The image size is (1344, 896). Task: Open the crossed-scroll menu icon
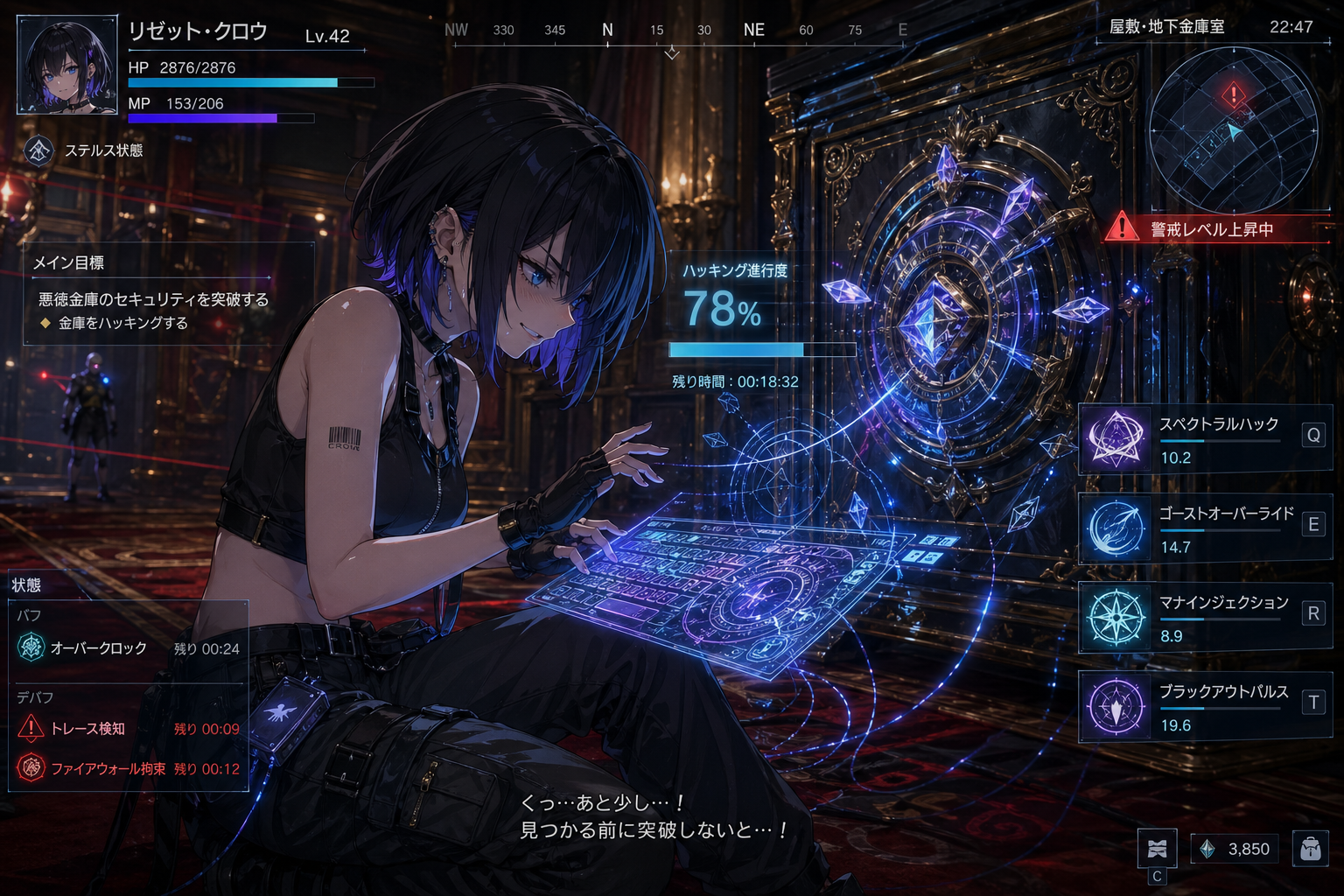tap(1157, 848)
